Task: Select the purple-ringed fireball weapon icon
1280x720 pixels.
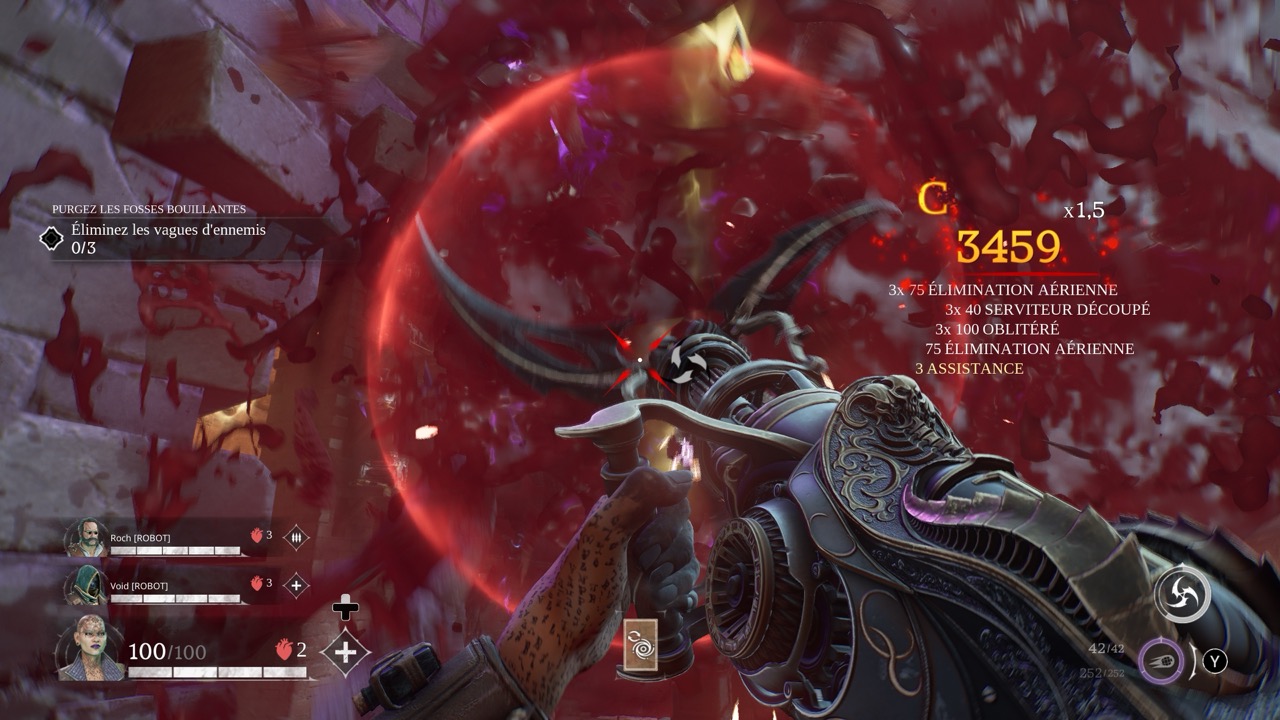Action: coord(1161,661)
